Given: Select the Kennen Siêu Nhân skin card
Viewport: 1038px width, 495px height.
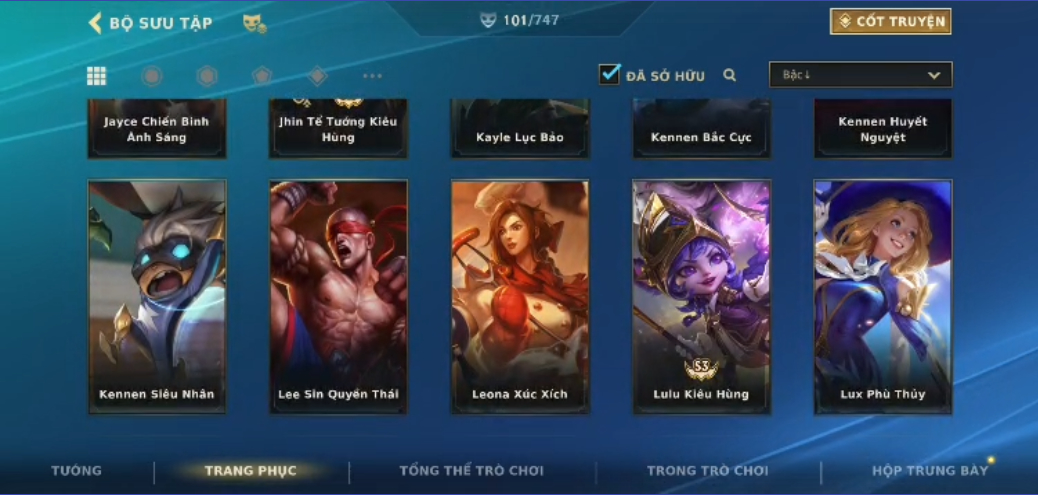Looking at the screenshot, I should point(157,296).
